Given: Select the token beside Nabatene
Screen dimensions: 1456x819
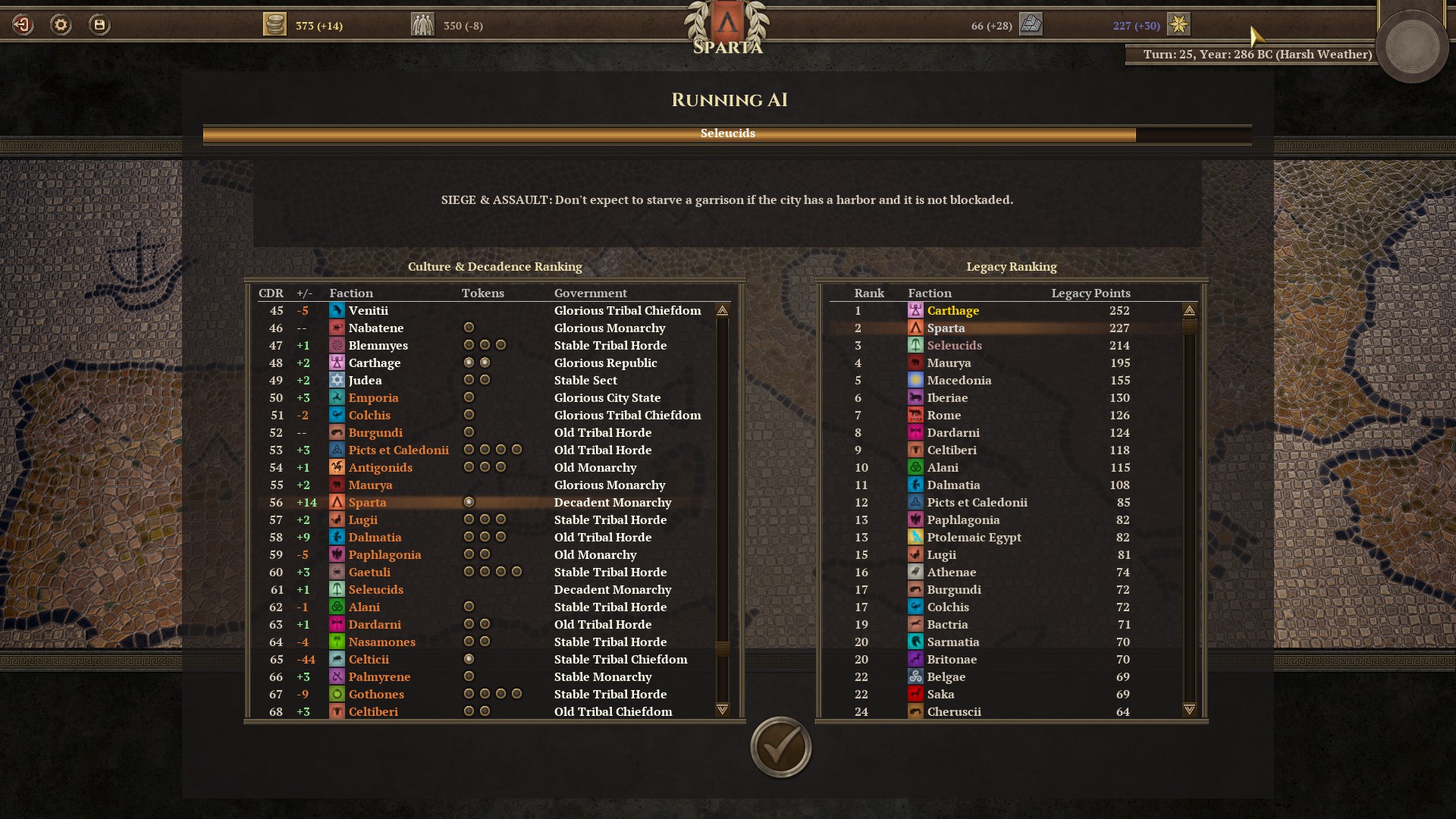Looking at the screenshot, I should coord(468,328).
